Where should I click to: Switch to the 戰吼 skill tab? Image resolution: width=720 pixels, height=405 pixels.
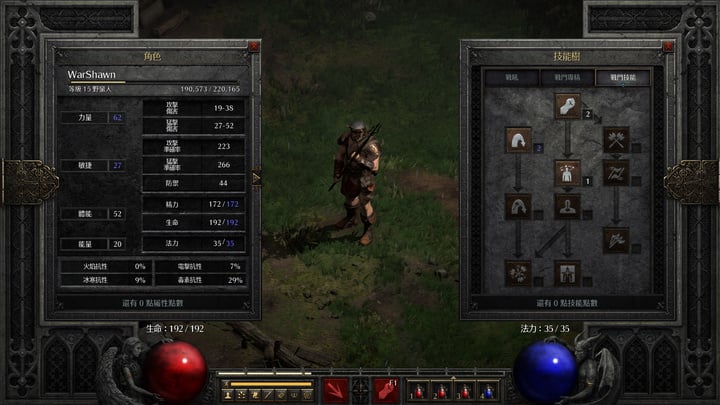click(x=510, y=76)
